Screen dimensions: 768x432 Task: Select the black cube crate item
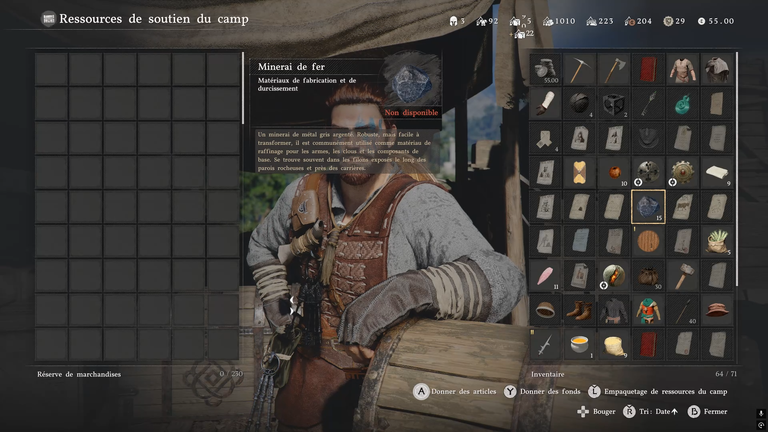coord(614,103)
